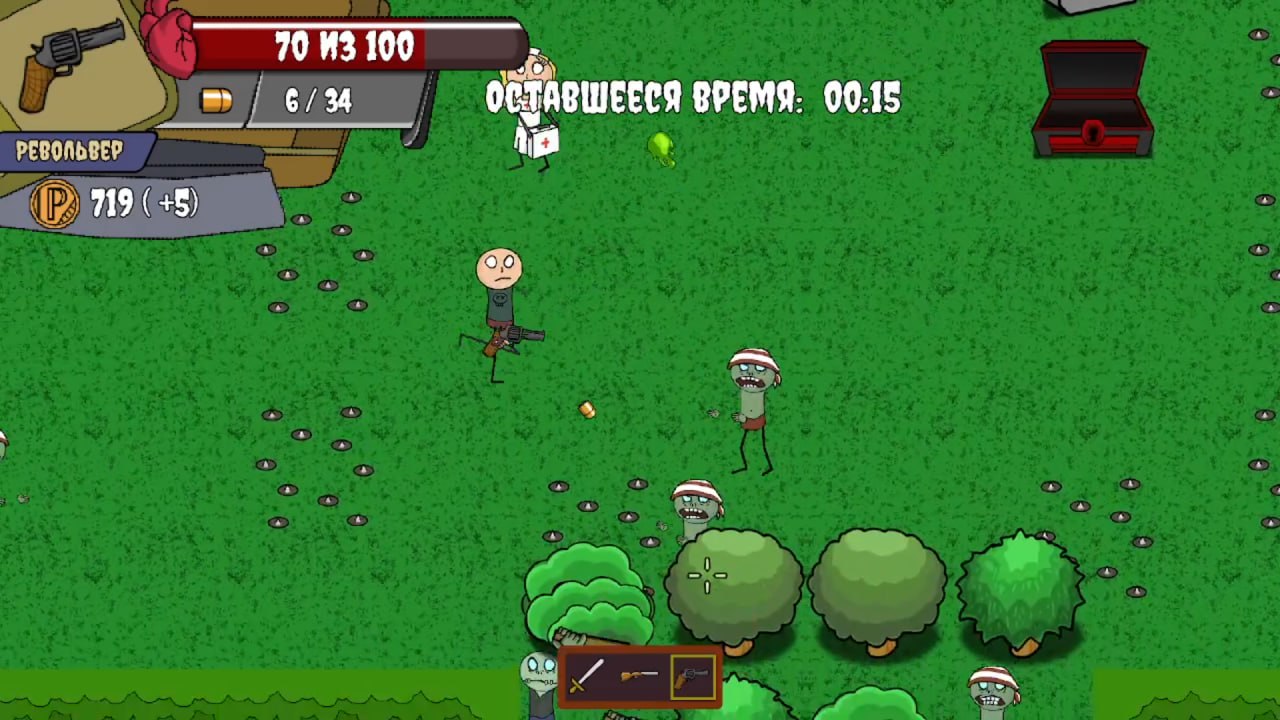
Task: Click the bullet icon next to the ammo count
Action: coord(218,100)
